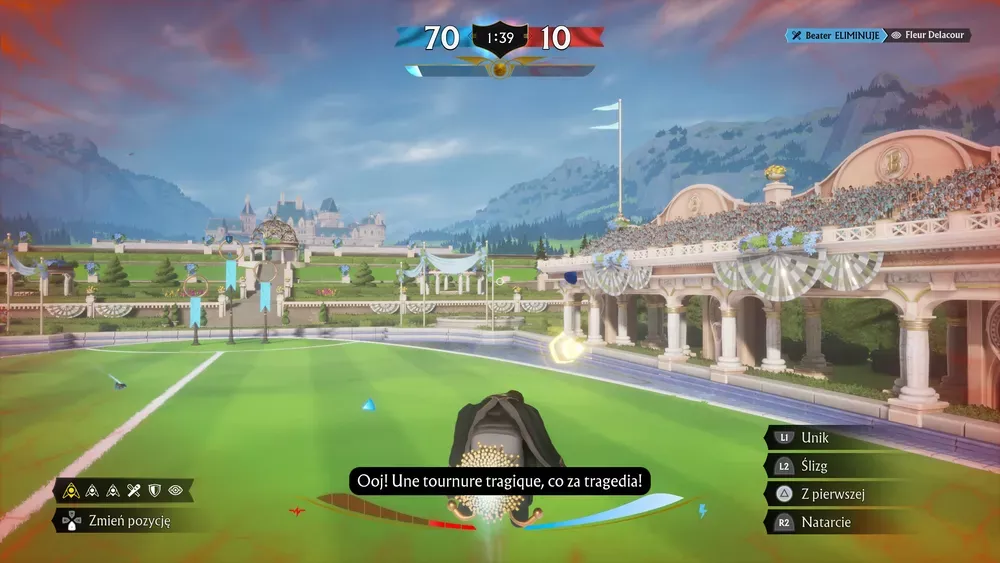Image resolution: width=1000 pixels, height=563 pixels.
Task: Select the highlighted yellow Chaser position icon
Action: (73, 490)
